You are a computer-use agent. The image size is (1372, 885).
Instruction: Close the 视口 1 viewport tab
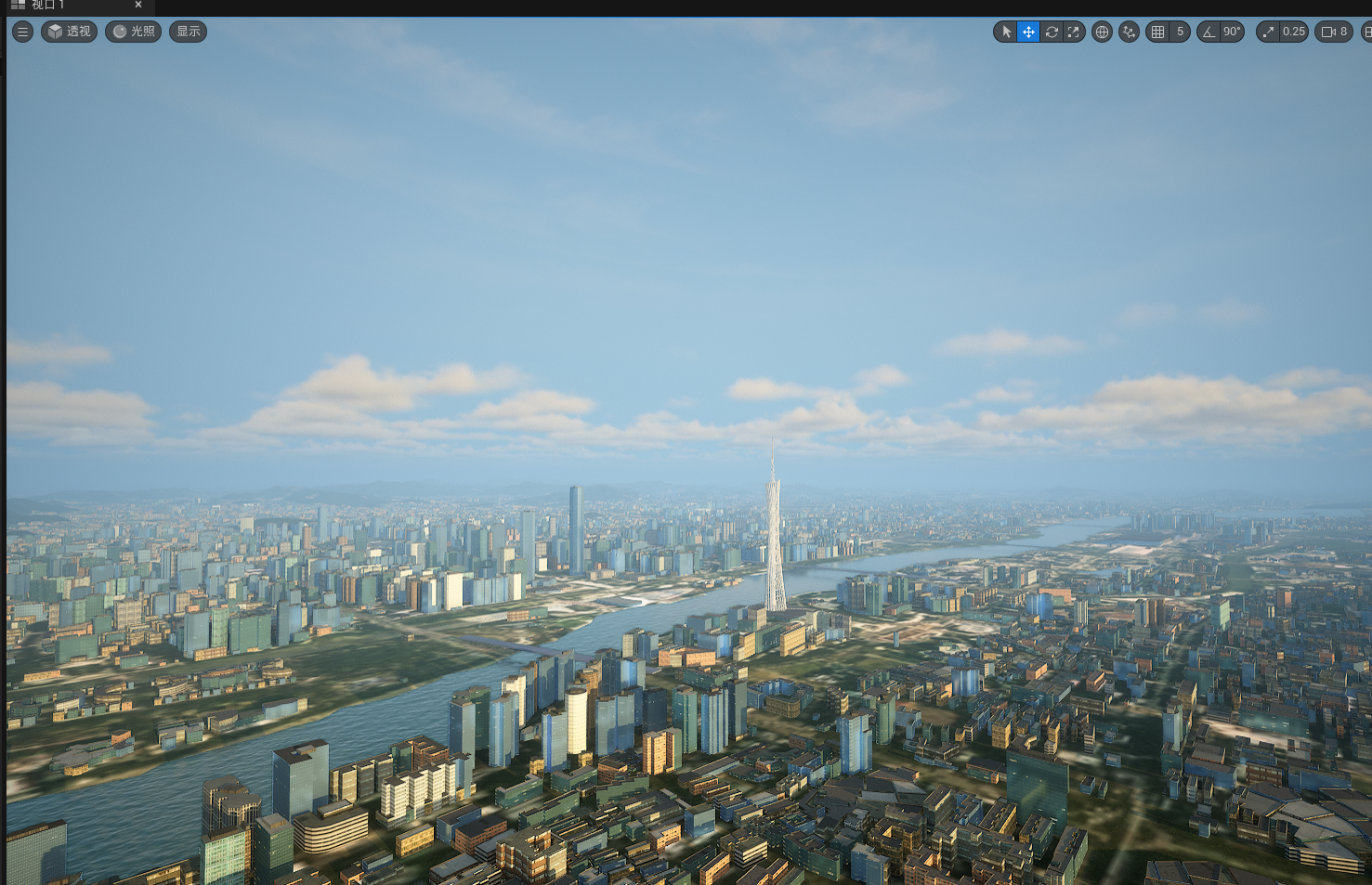pyautogui.click(x=138, y=5)
